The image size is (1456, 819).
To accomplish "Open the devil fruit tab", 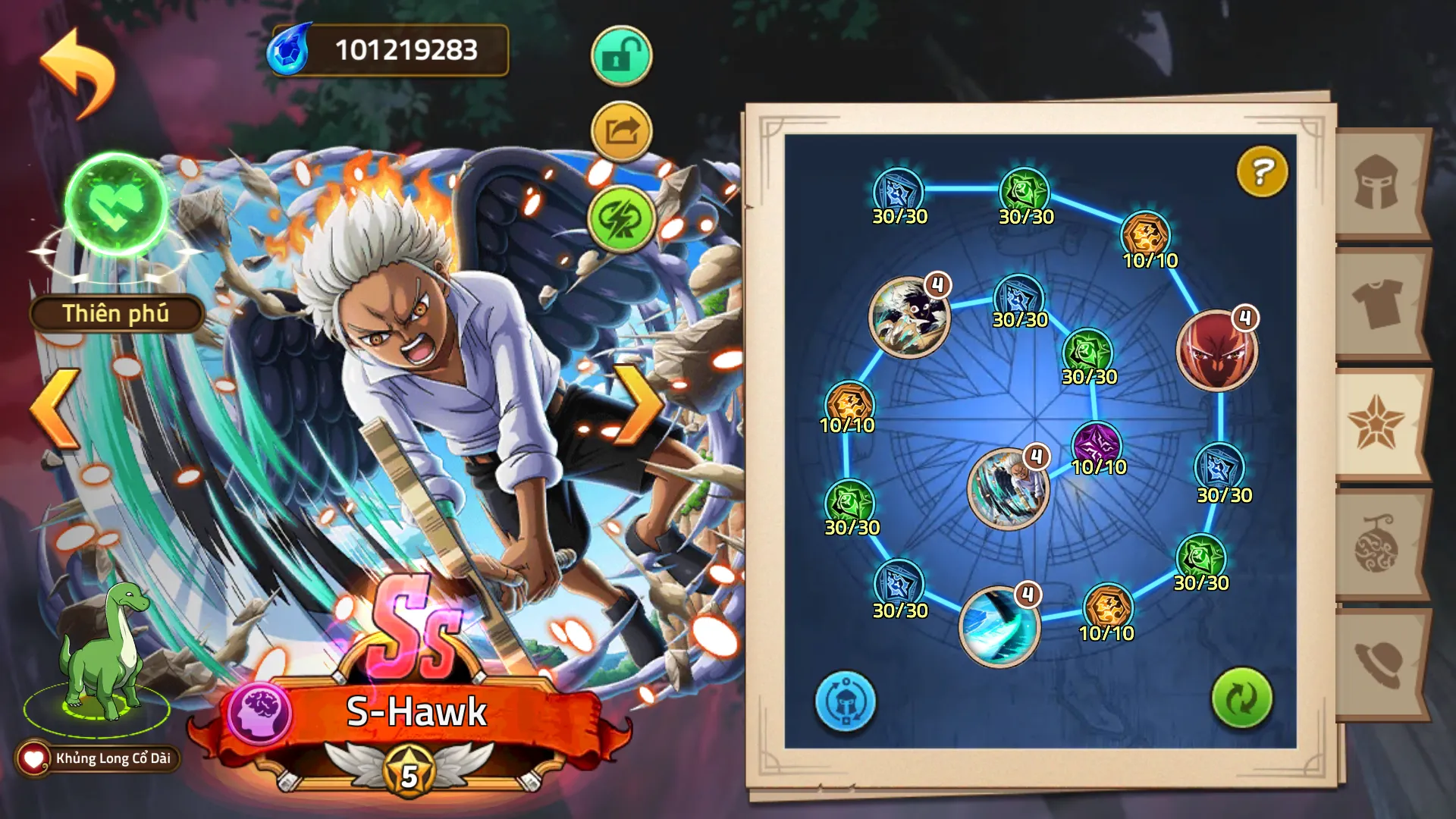I will [1376, 544].
